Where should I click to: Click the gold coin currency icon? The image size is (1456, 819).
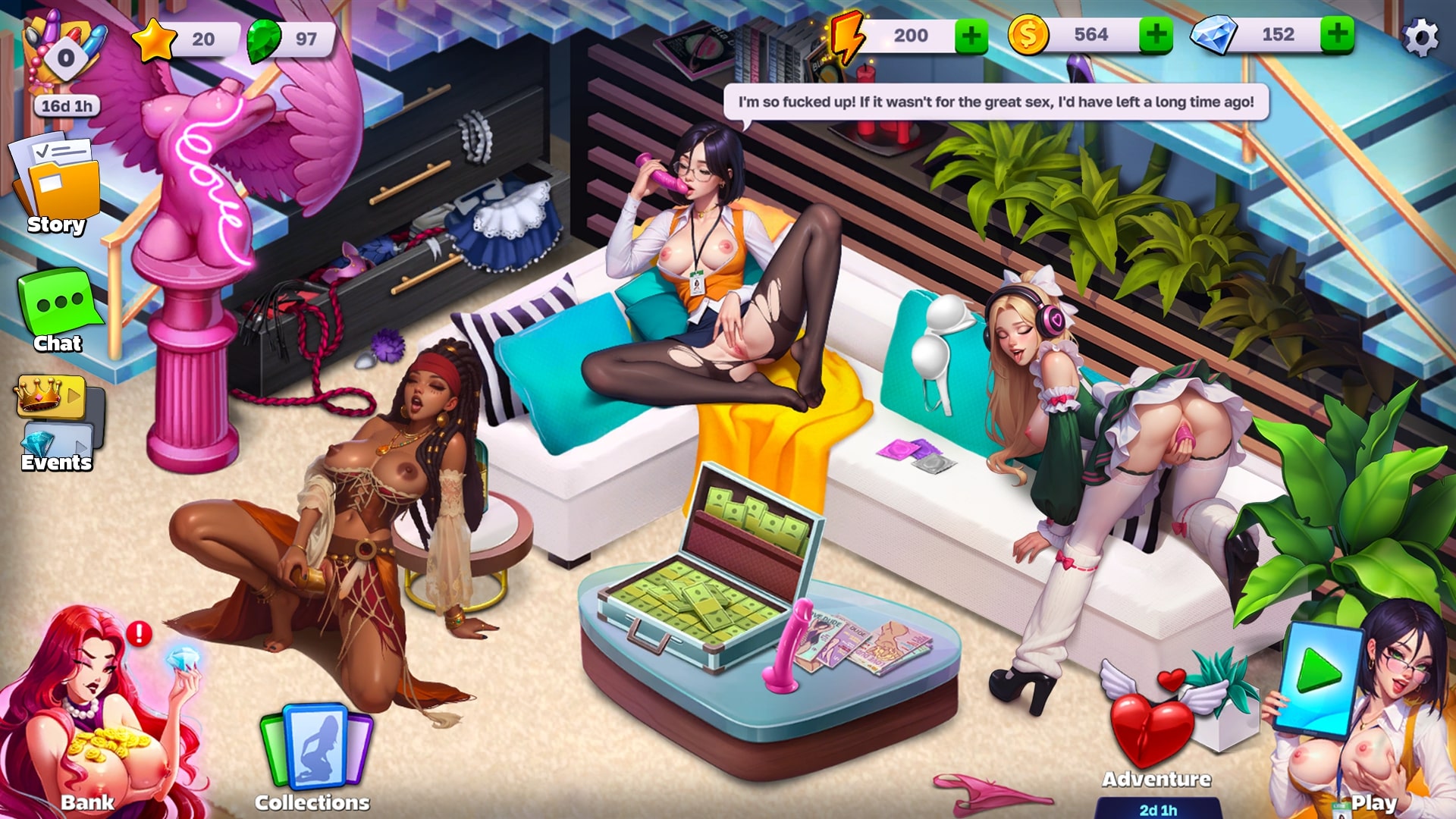[1029, 34]
